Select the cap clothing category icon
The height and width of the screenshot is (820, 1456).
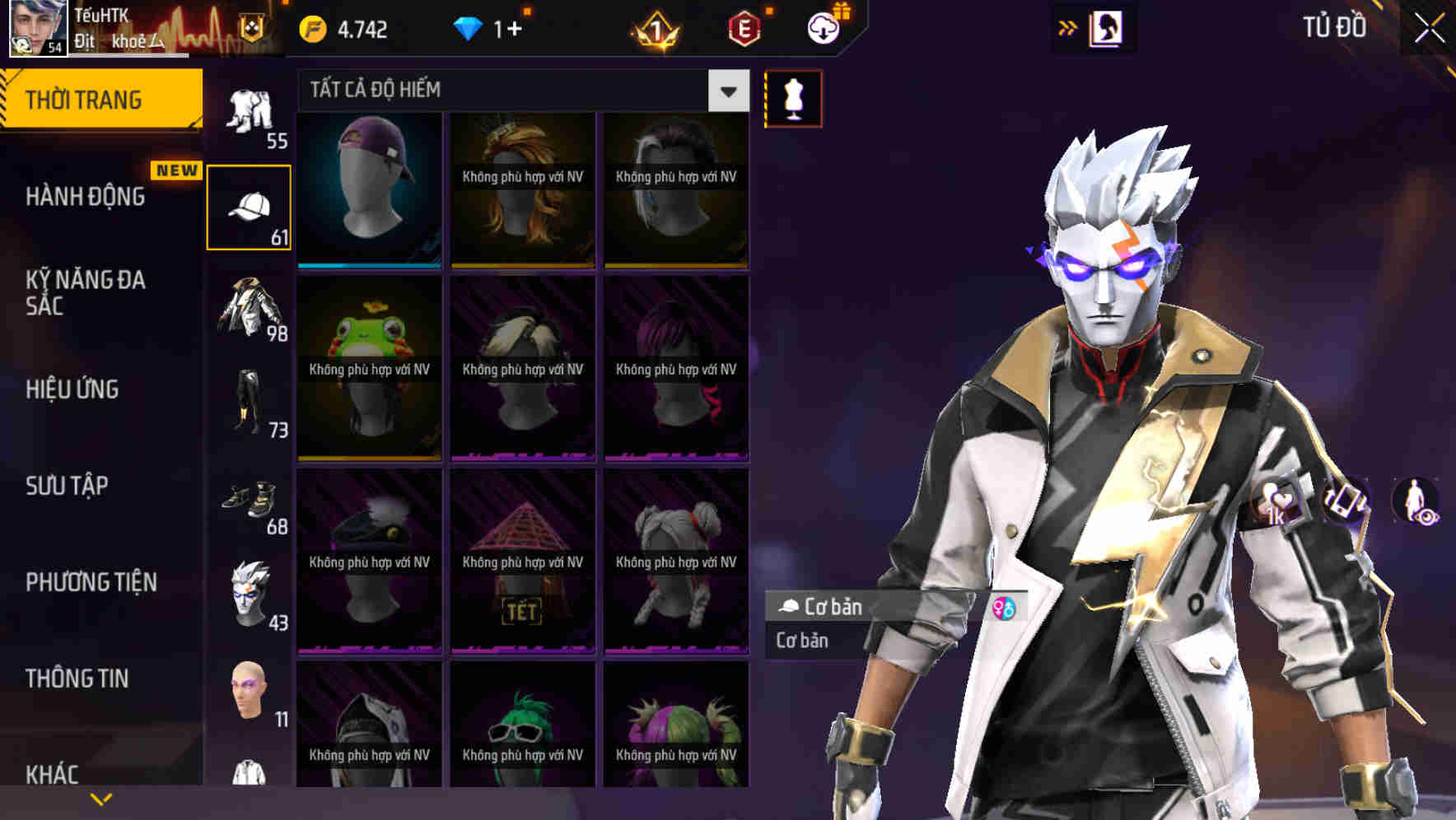coord(250,204)
